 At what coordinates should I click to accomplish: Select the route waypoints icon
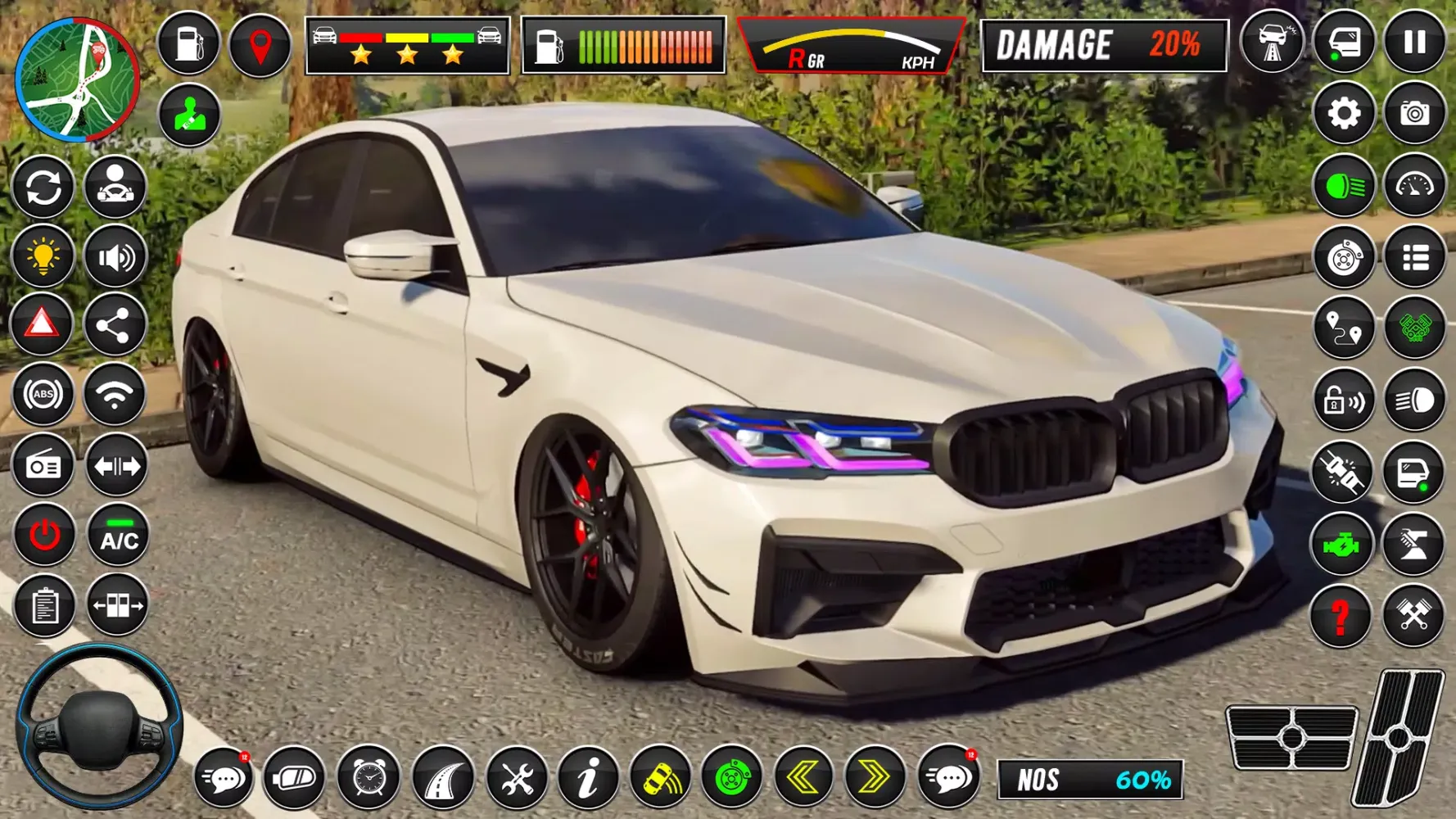tap(1343, 328)
